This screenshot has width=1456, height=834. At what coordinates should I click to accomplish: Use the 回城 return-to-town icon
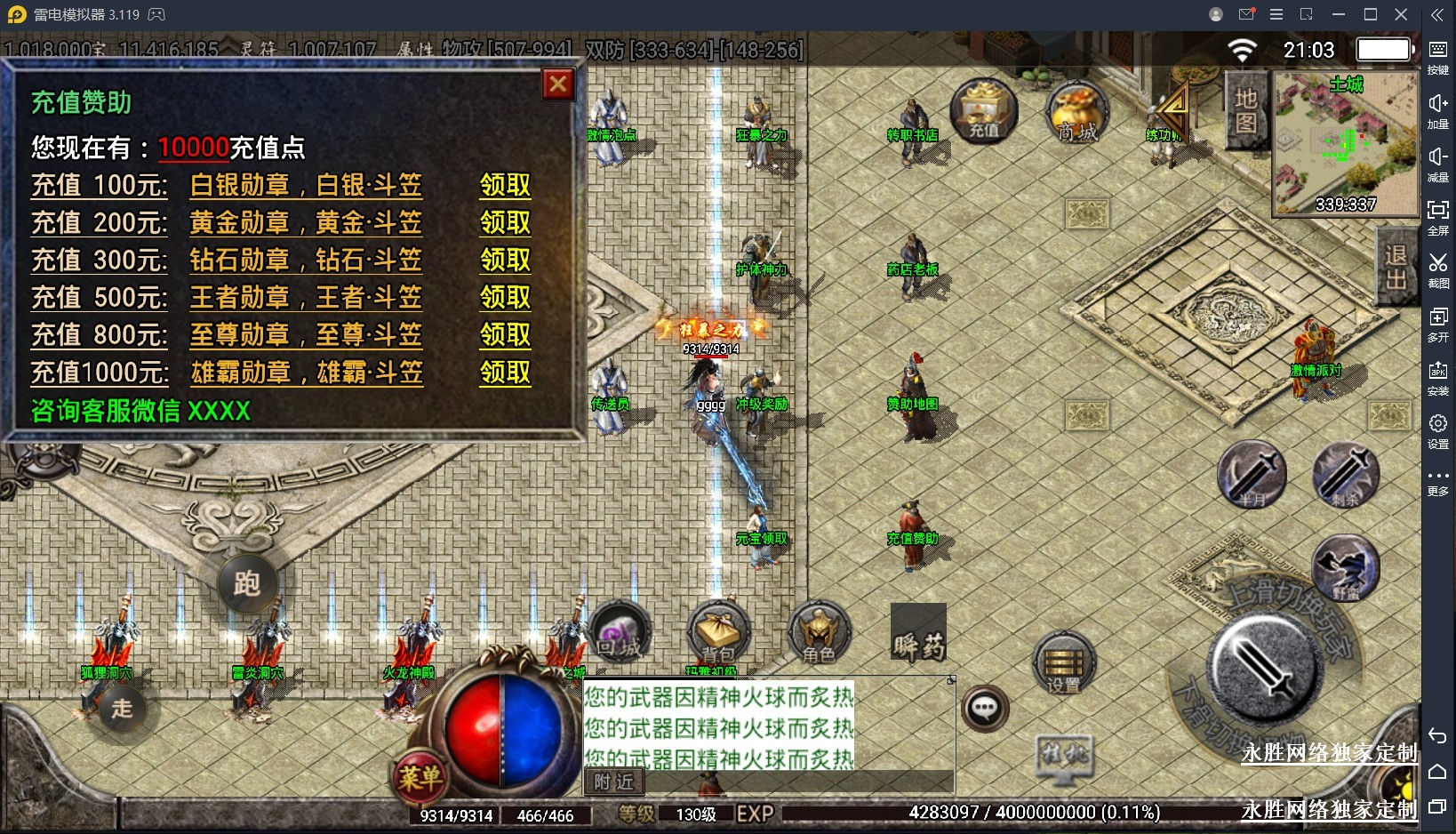pos(620,633)
